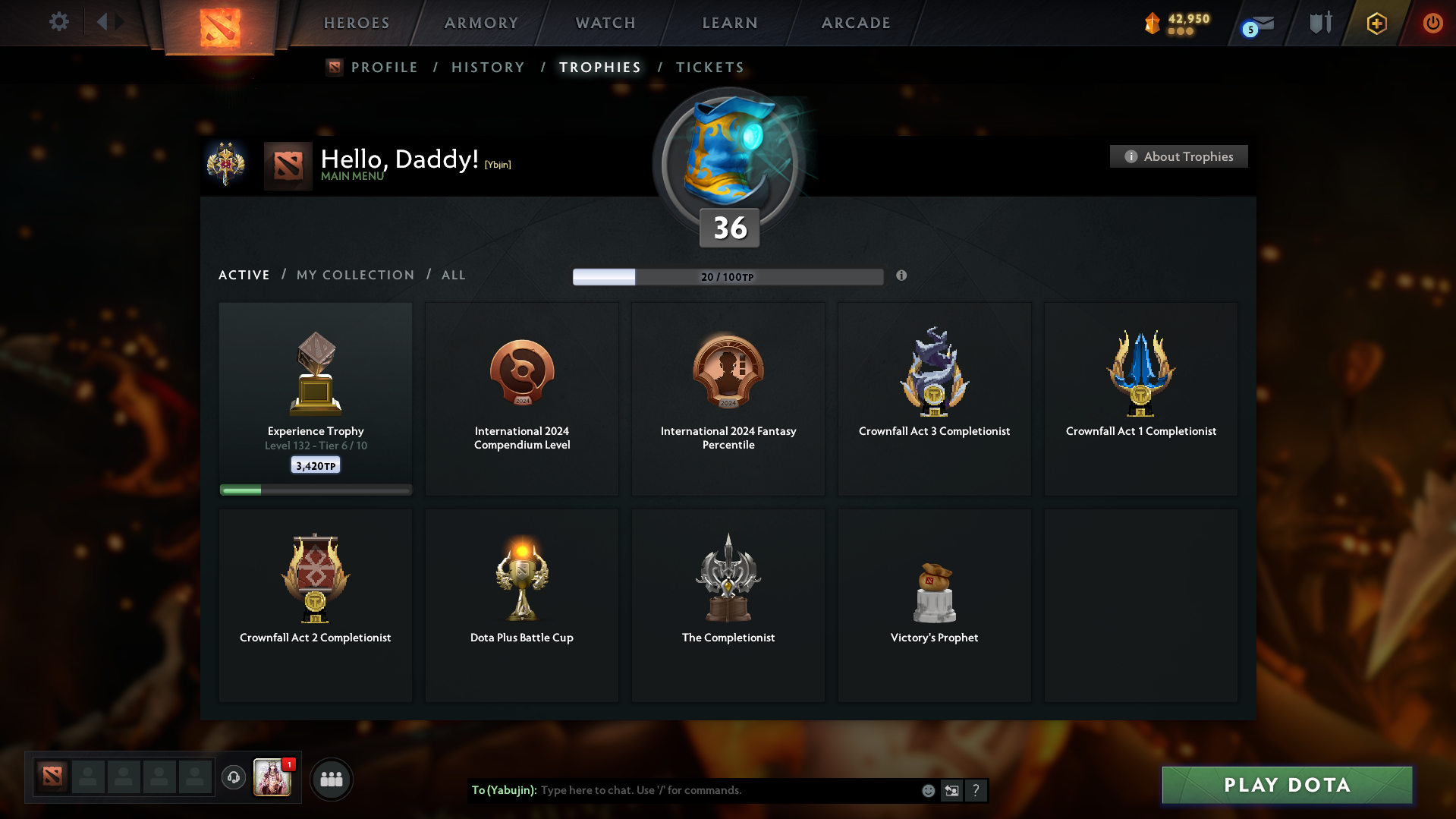1456x819 pixels.
Task: Switch to MY COLLECTION view
Action: pos(354,275)
